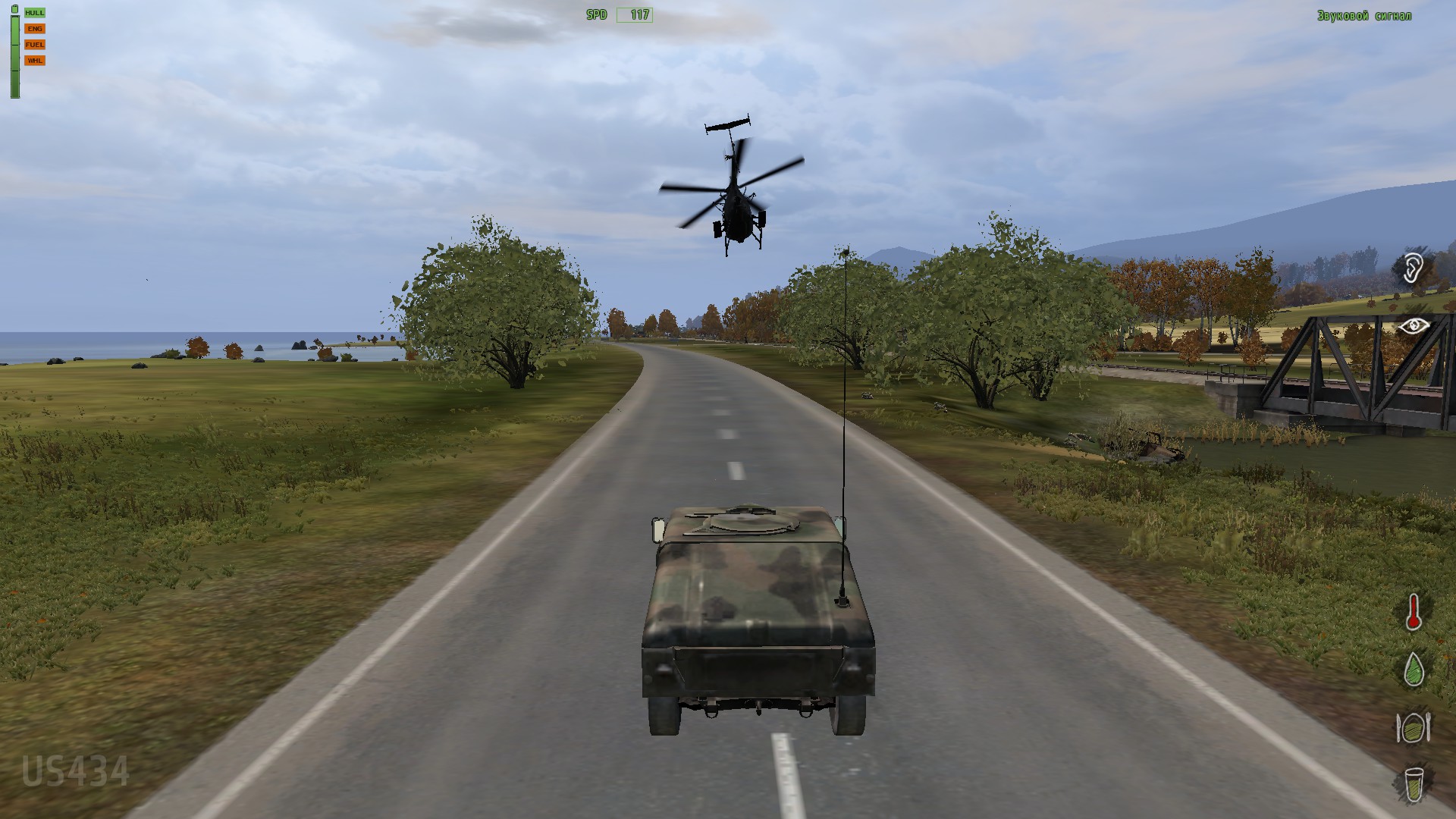Toggle the HULL status indicator
This screenshot has width=1456, height=819.
point(33,12)
